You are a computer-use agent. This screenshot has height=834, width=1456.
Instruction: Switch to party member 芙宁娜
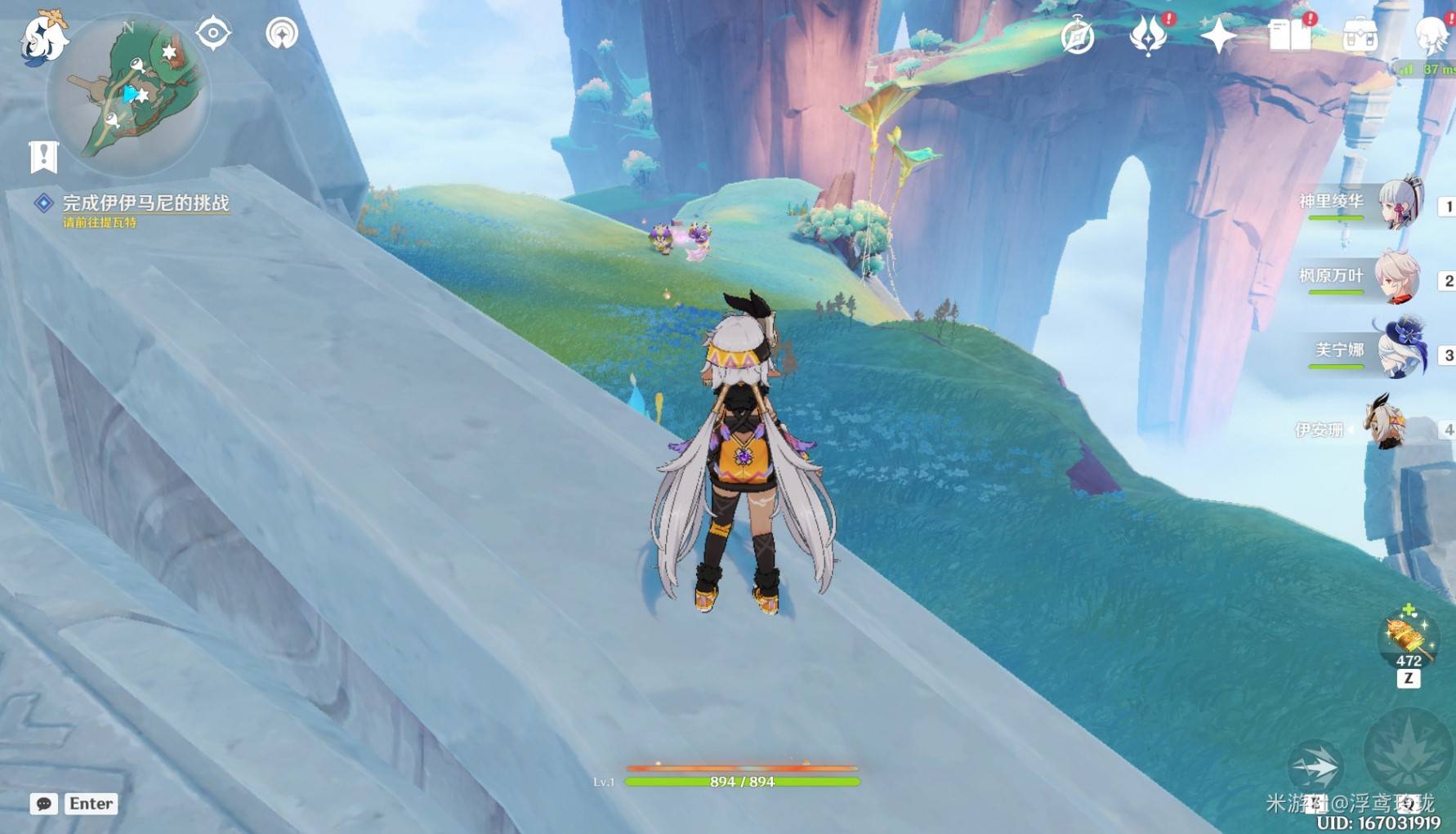pos(1400,351)
